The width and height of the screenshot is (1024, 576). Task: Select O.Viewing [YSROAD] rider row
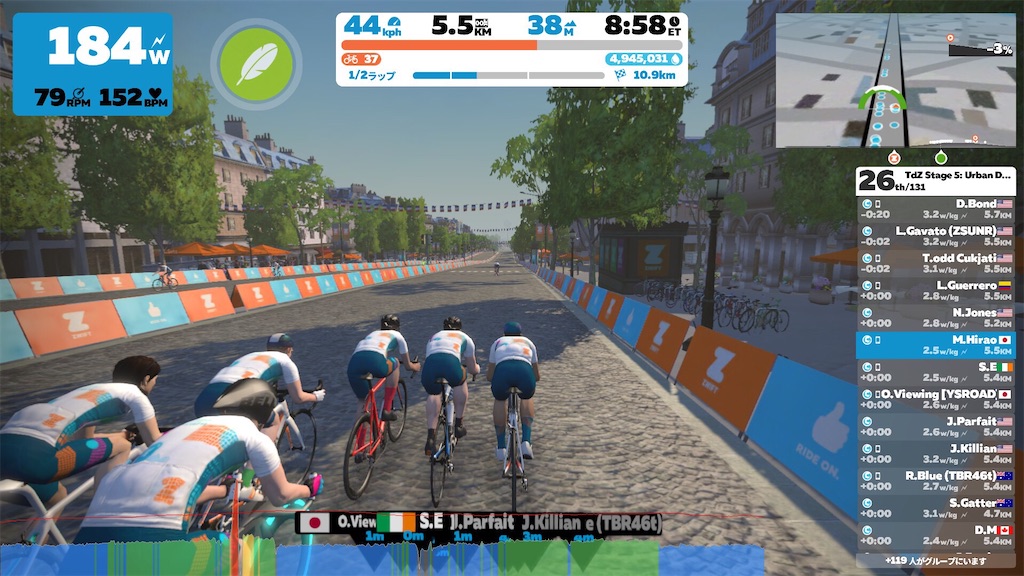(x=936, y=399)
